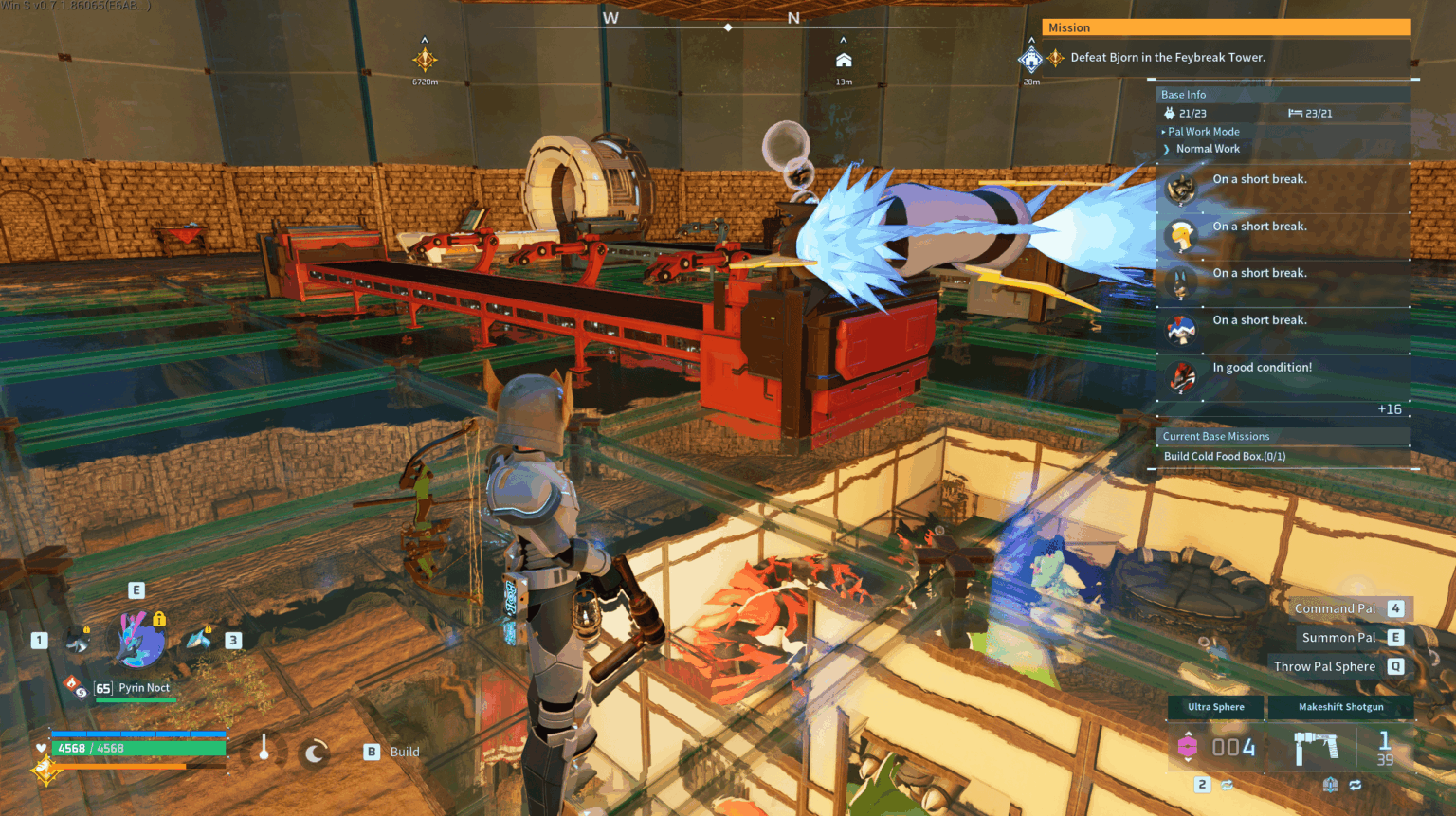The width and height of the screenshot is (1456, 816).
Task: Click the home base compass marker
Action: pyautogui.click(x=844, y=61)
